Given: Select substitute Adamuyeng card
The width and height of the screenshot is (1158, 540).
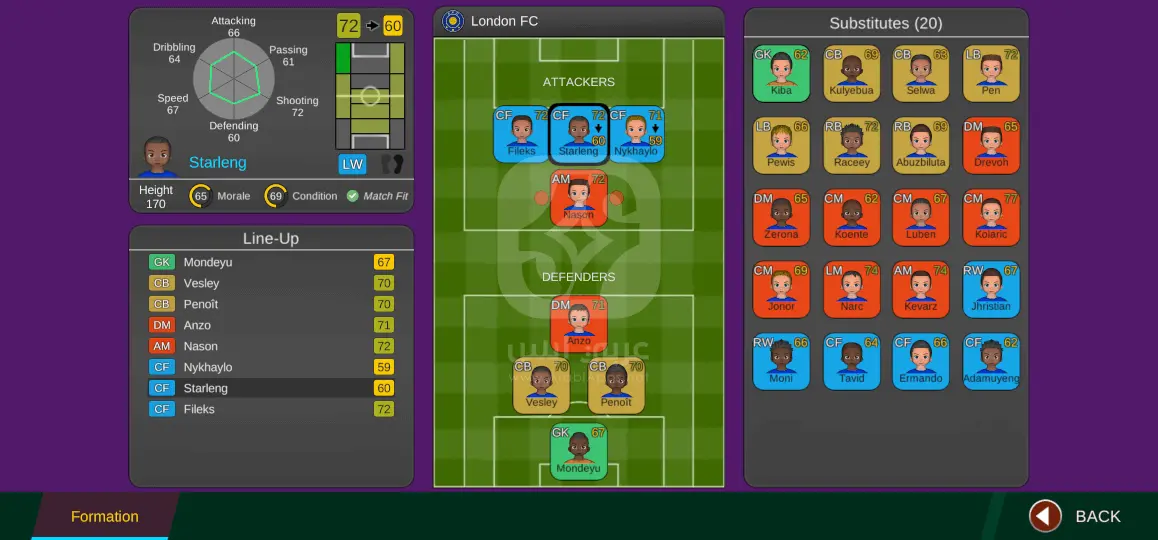Looking at the screenshot, I should 991,361.
